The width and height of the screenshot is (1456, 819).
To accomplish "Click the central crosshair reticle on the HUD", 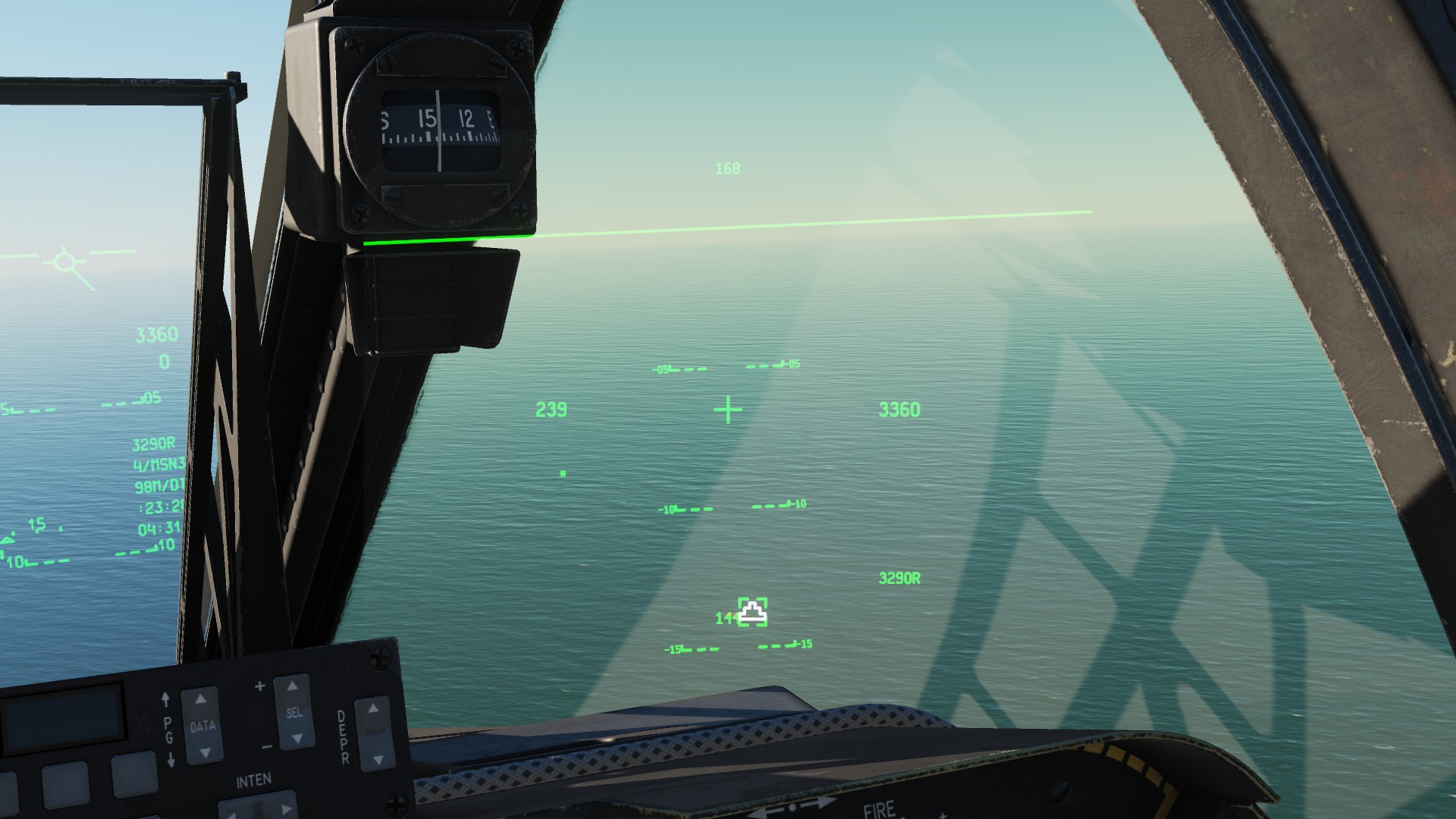I will tap(726, 409).
